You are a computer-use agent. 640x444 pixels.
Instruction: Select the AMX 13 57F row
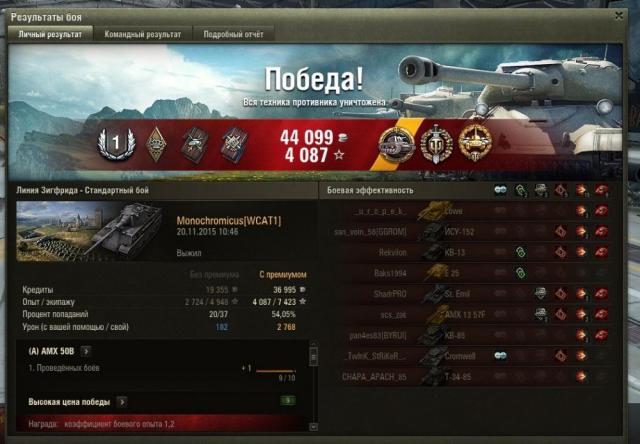(470, 314)
